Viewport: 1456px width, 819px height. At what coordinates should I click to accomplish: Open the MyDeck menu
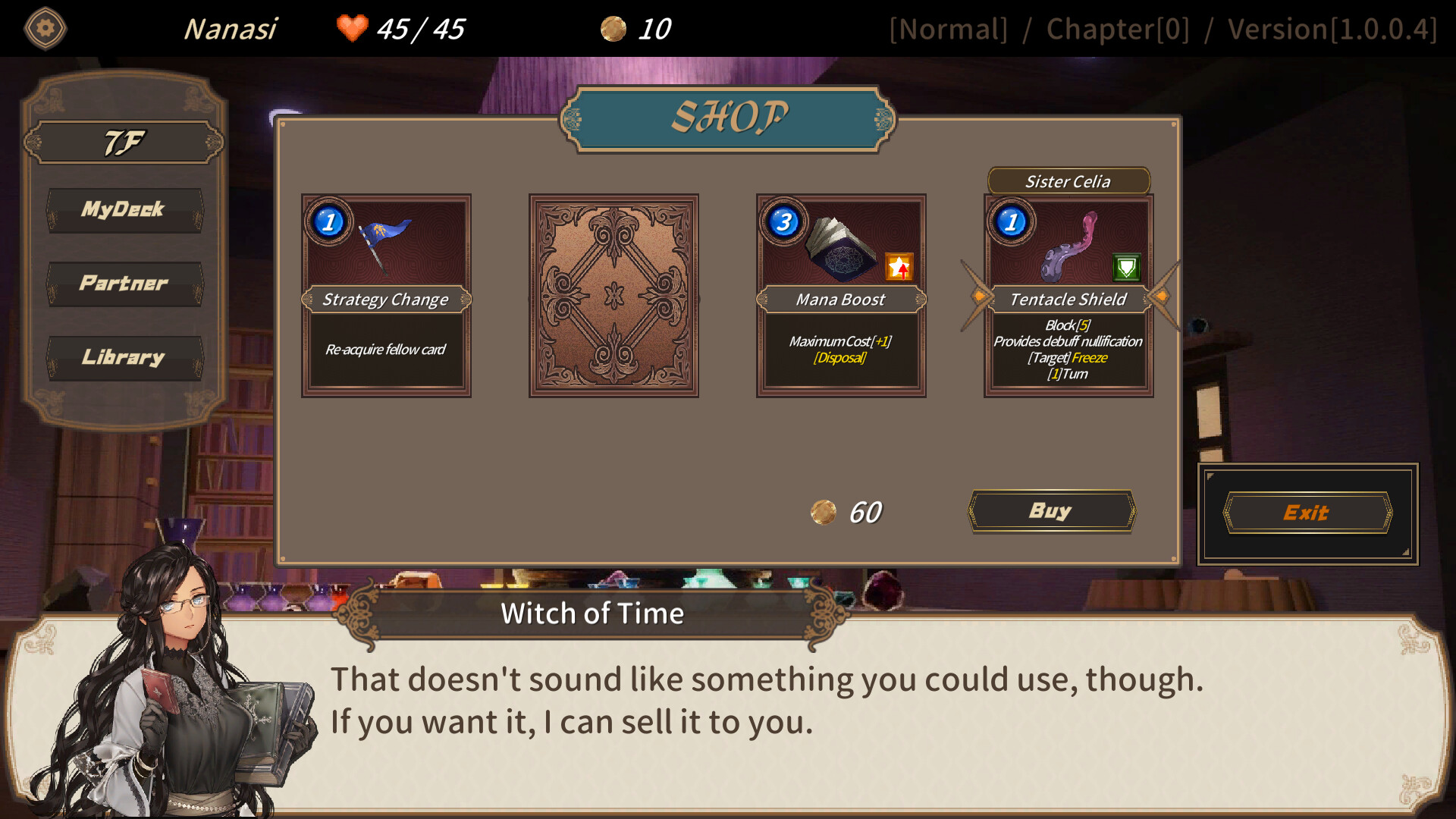124,210
